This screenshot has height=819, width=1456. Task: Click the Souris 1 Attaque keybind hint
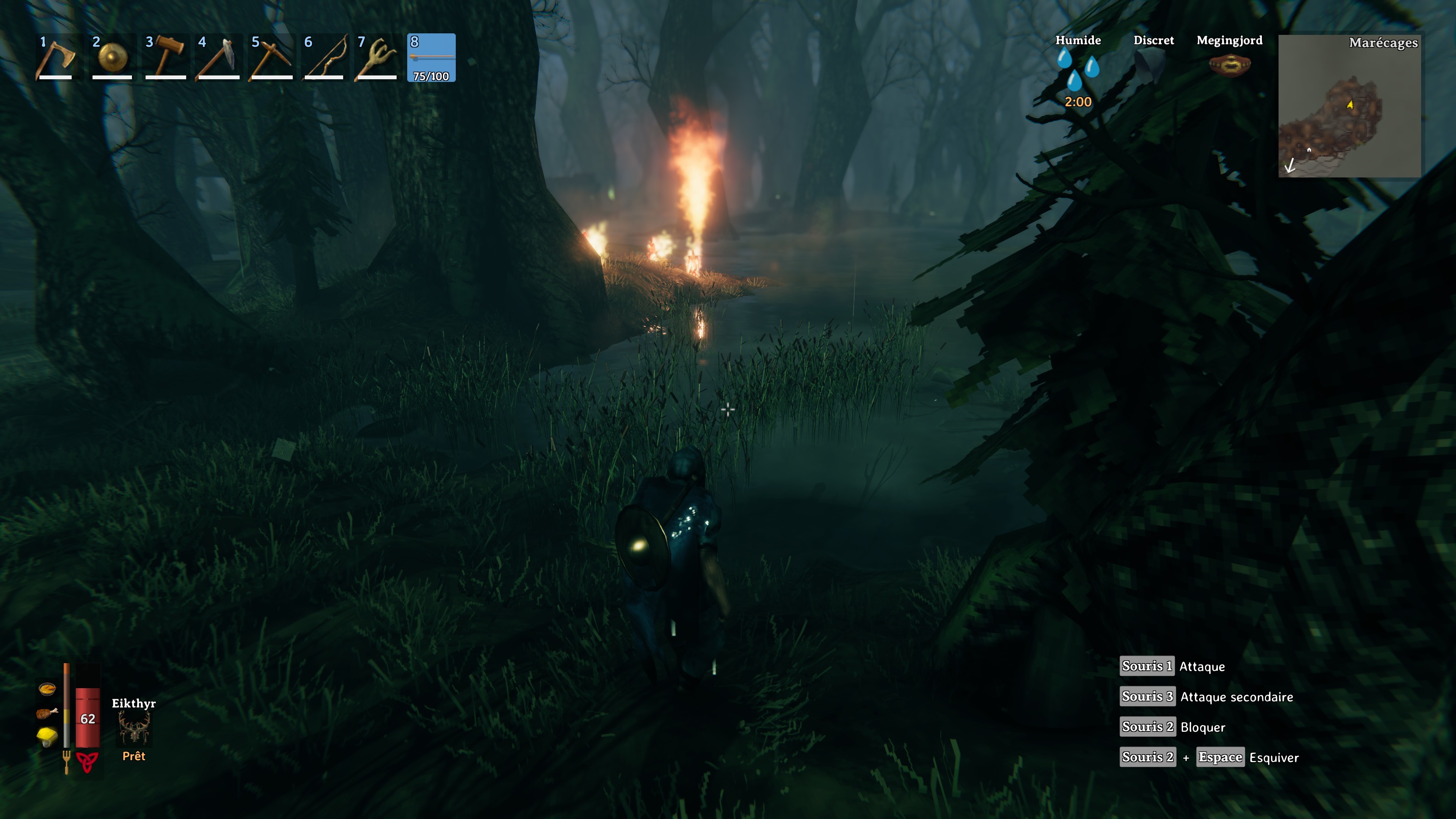pyautogui.click(x=1147, y=667)
